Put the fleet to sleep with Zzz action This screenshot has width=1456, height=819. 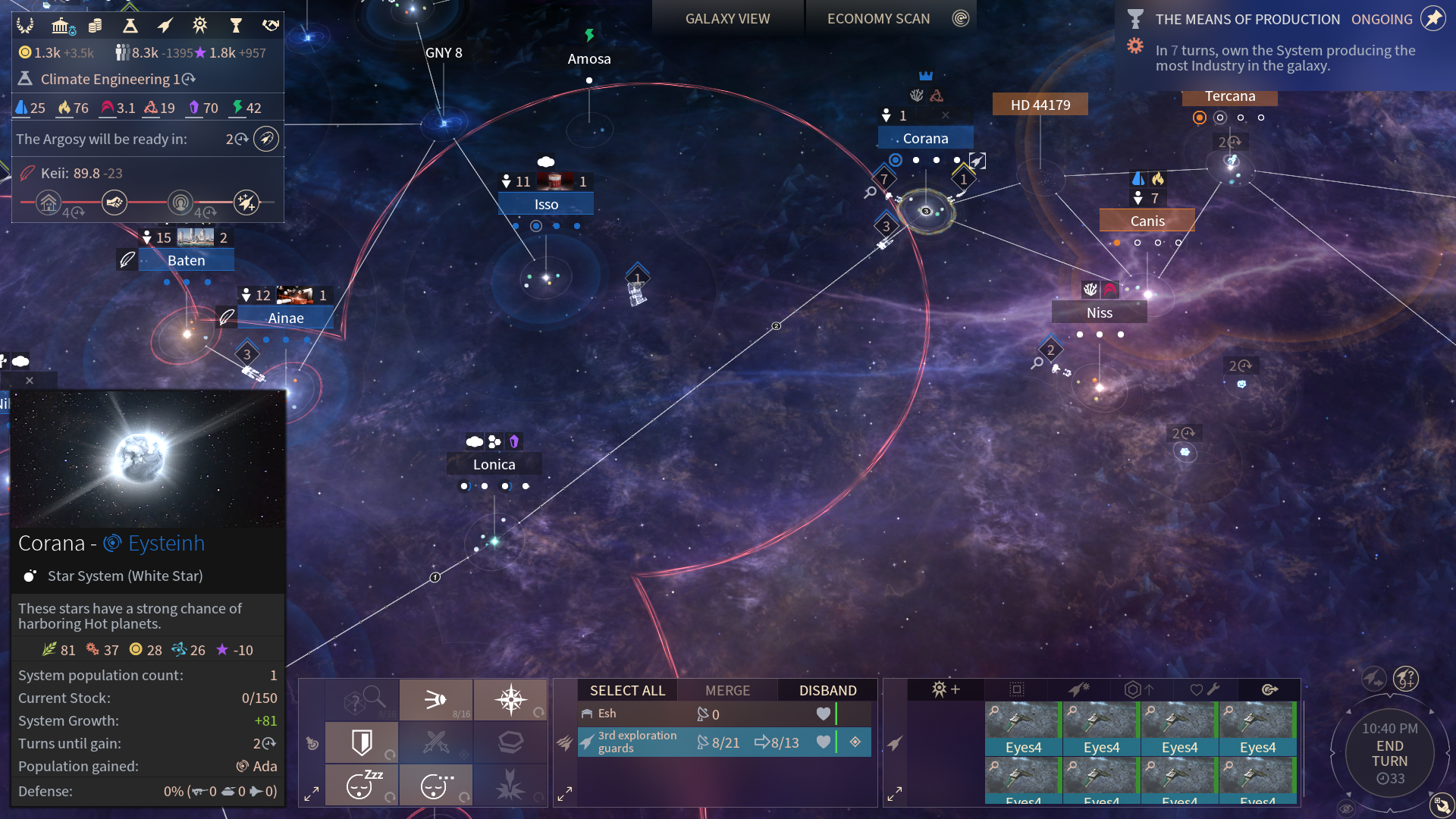click(x=362, y=784)
